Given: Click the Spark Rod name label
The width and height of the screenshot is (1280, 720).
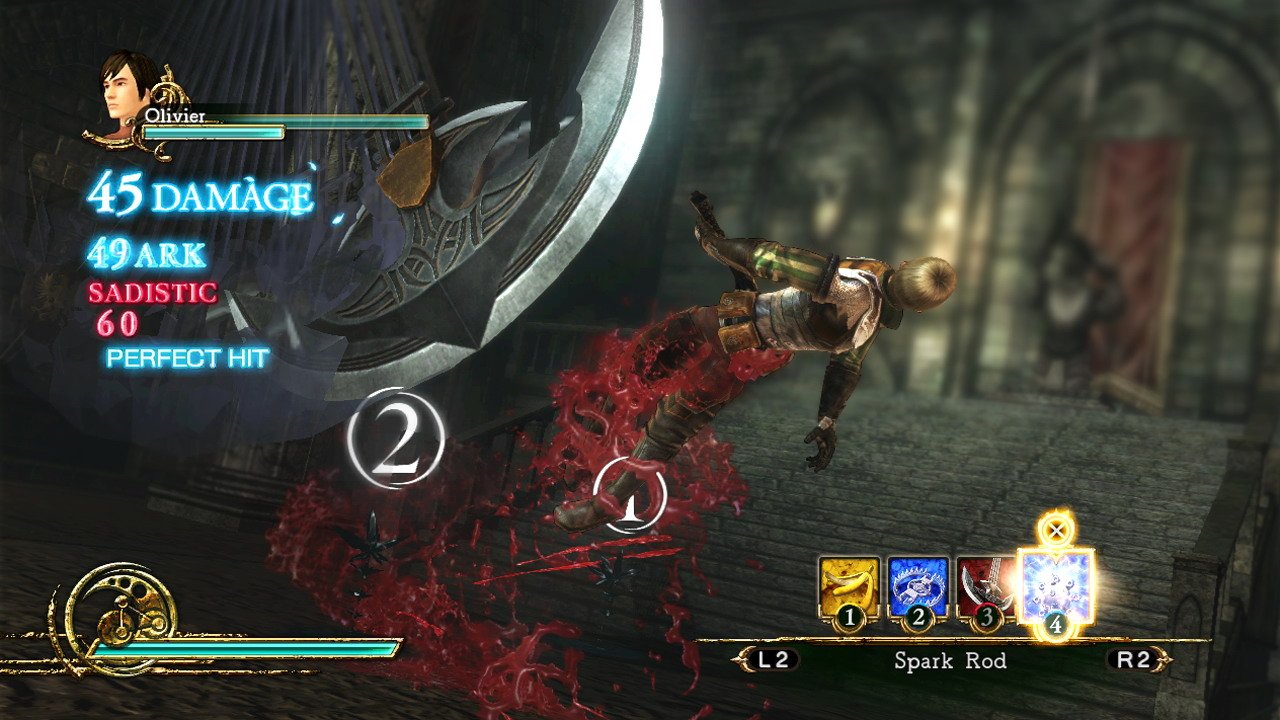Looking at the screenshot, I should coord(950,661).
